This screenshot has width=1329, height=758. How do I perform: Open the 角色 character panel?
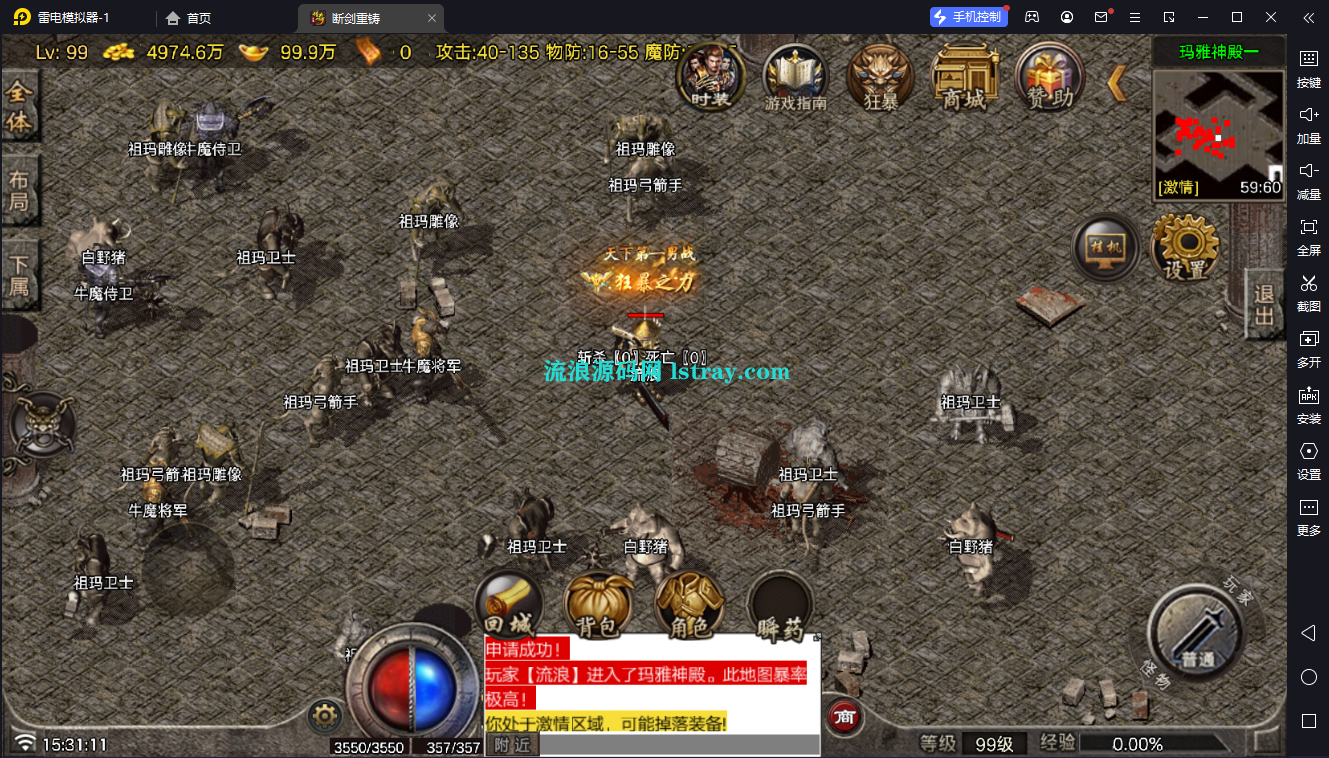pyautogui.click(x=689, y=605)
